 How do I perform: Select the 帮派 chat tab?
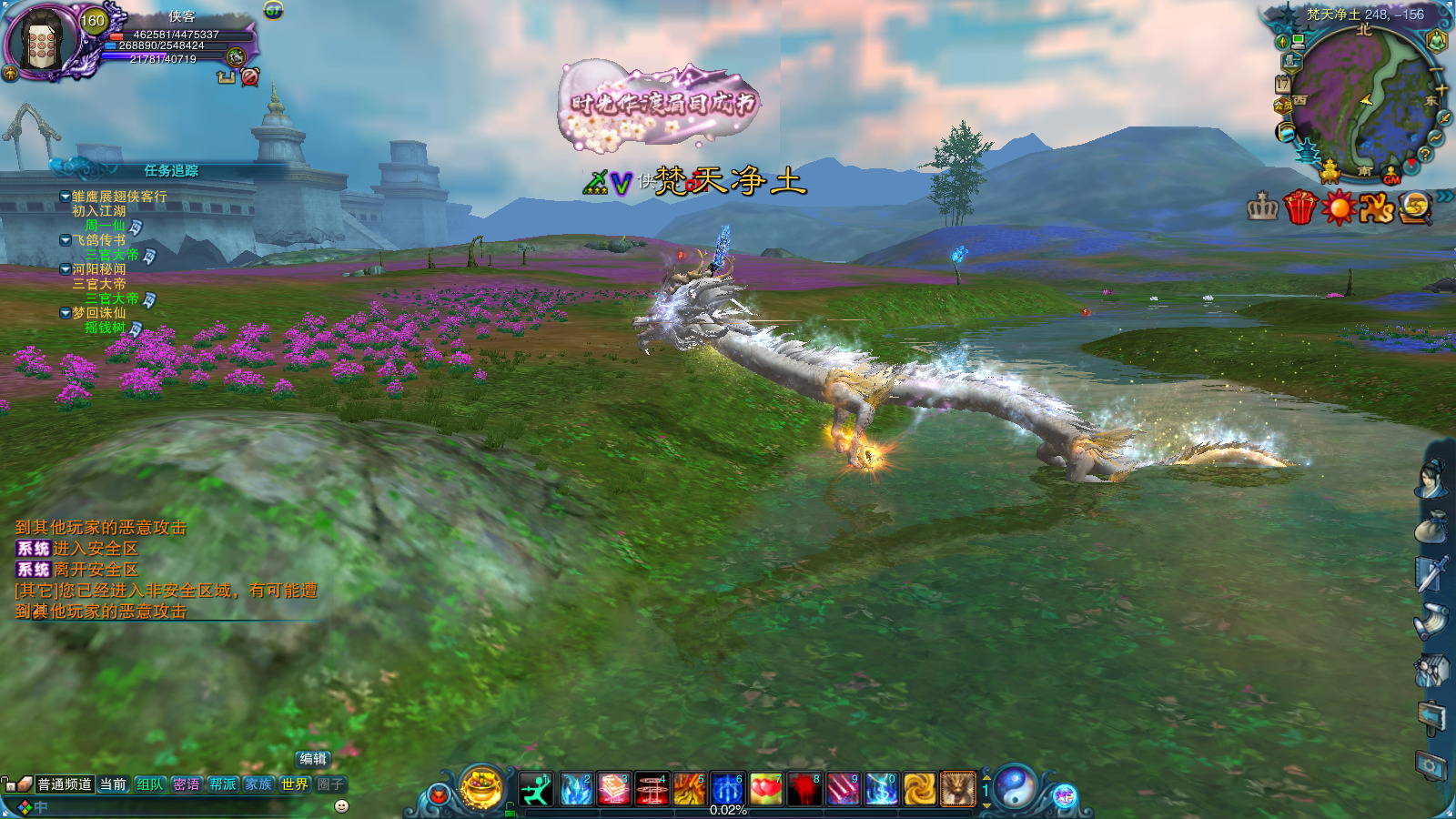click(223, 784)
